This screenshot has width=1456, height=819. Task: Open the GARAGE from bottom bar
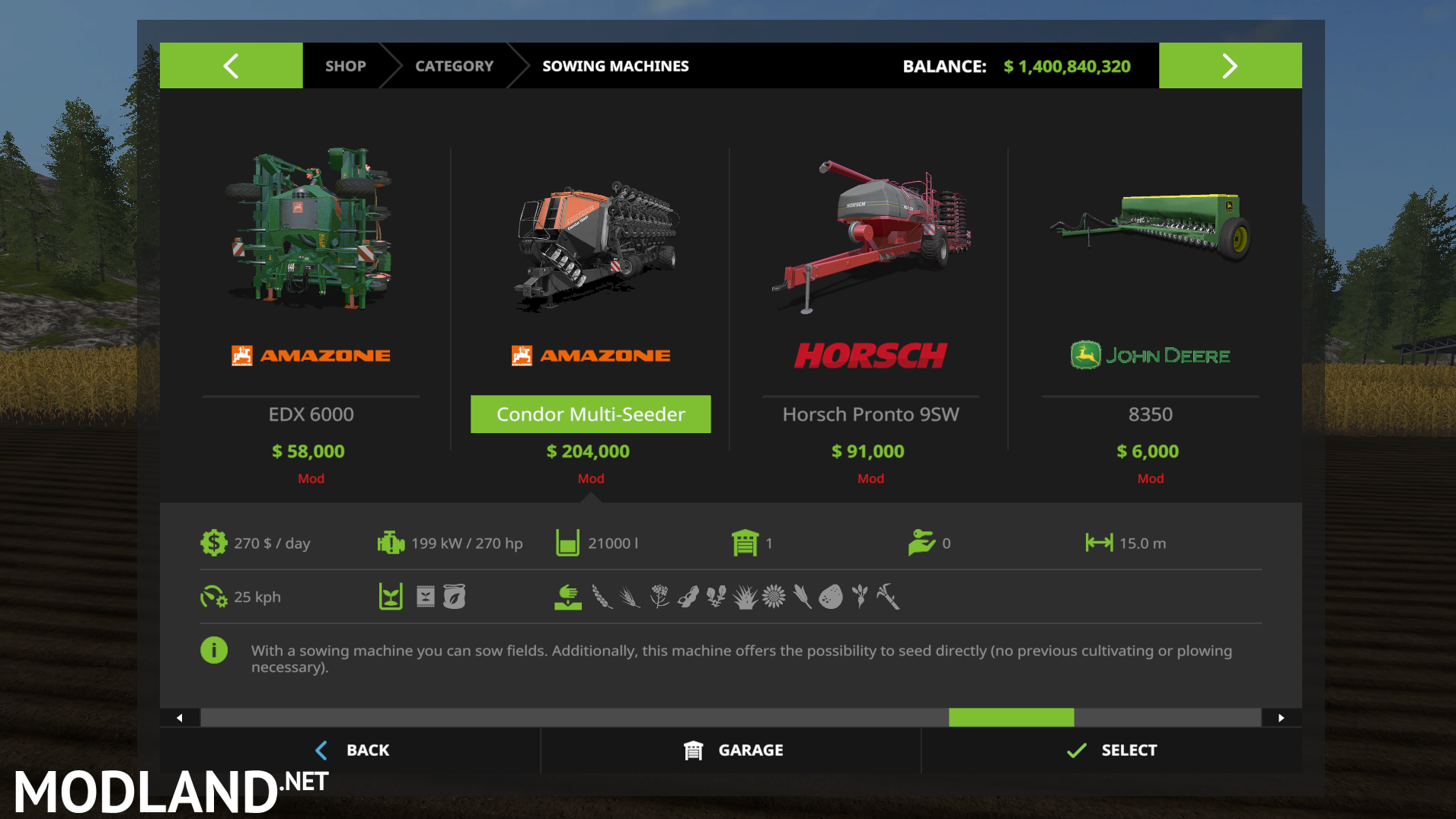(731, 750)
